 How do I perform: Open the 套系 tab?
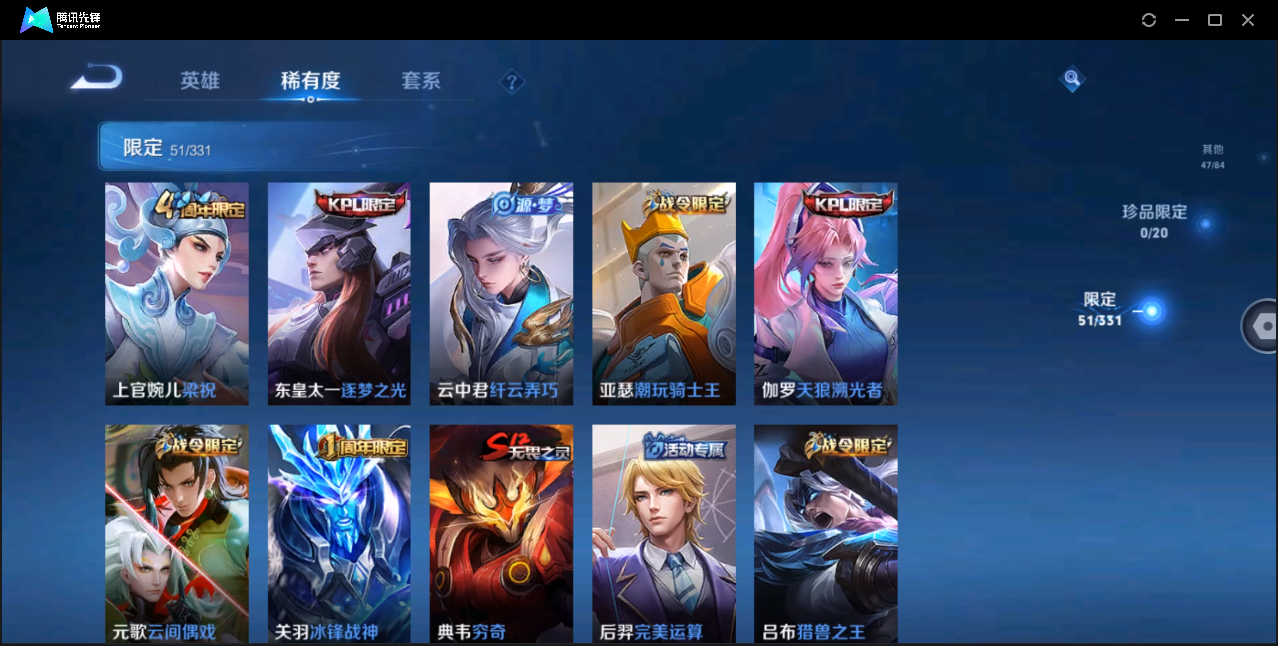[x=421, y=81]
